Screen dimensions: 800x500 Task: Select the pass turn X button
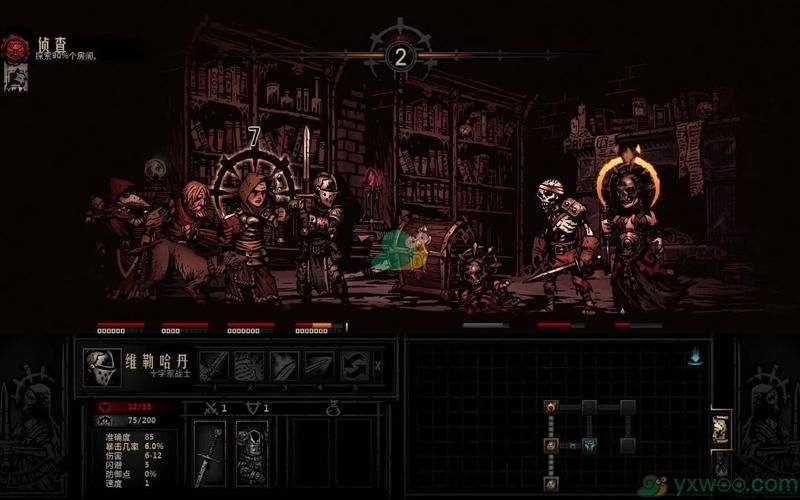pos(378,366)
